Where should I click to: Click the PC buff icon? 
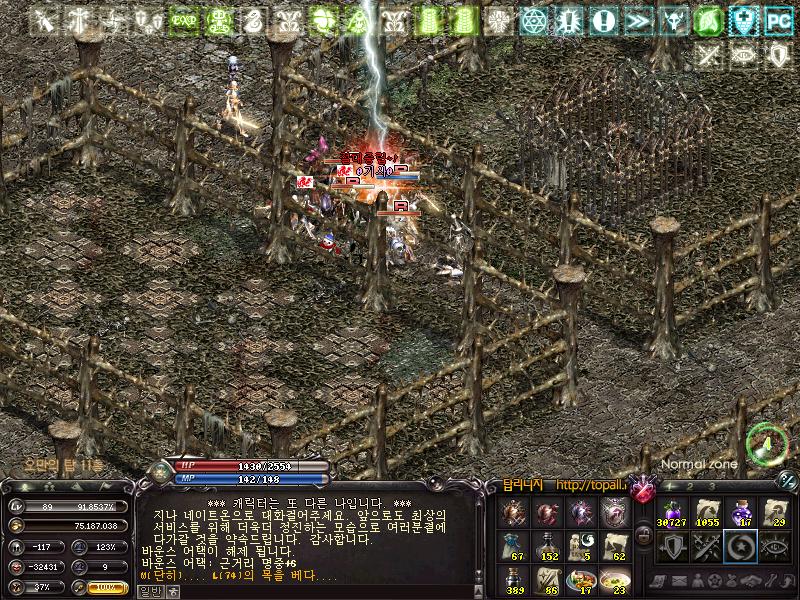tap(777, 19)
